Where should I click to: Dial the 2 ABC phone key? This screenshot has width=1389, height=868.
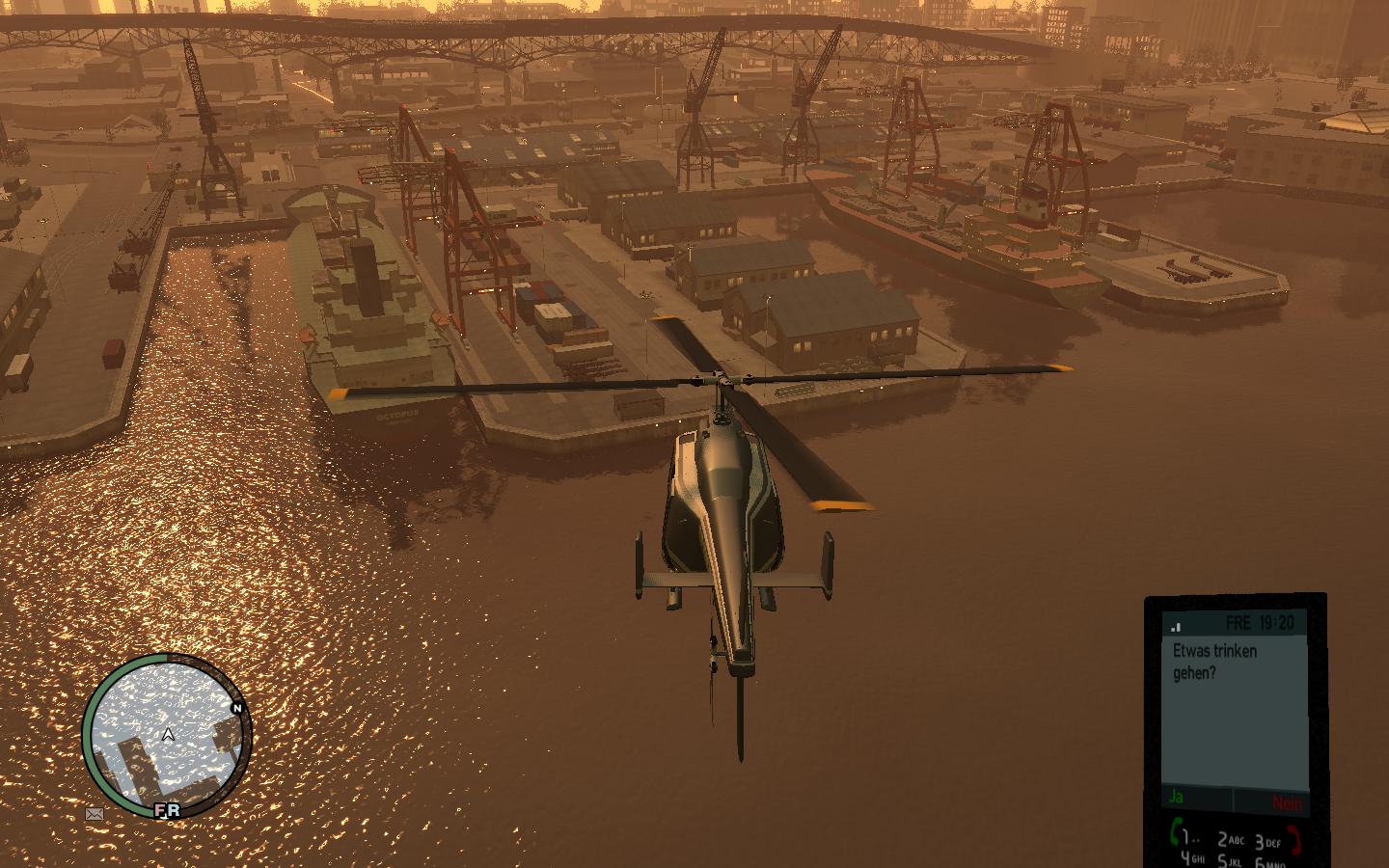tap(1228, 839)
